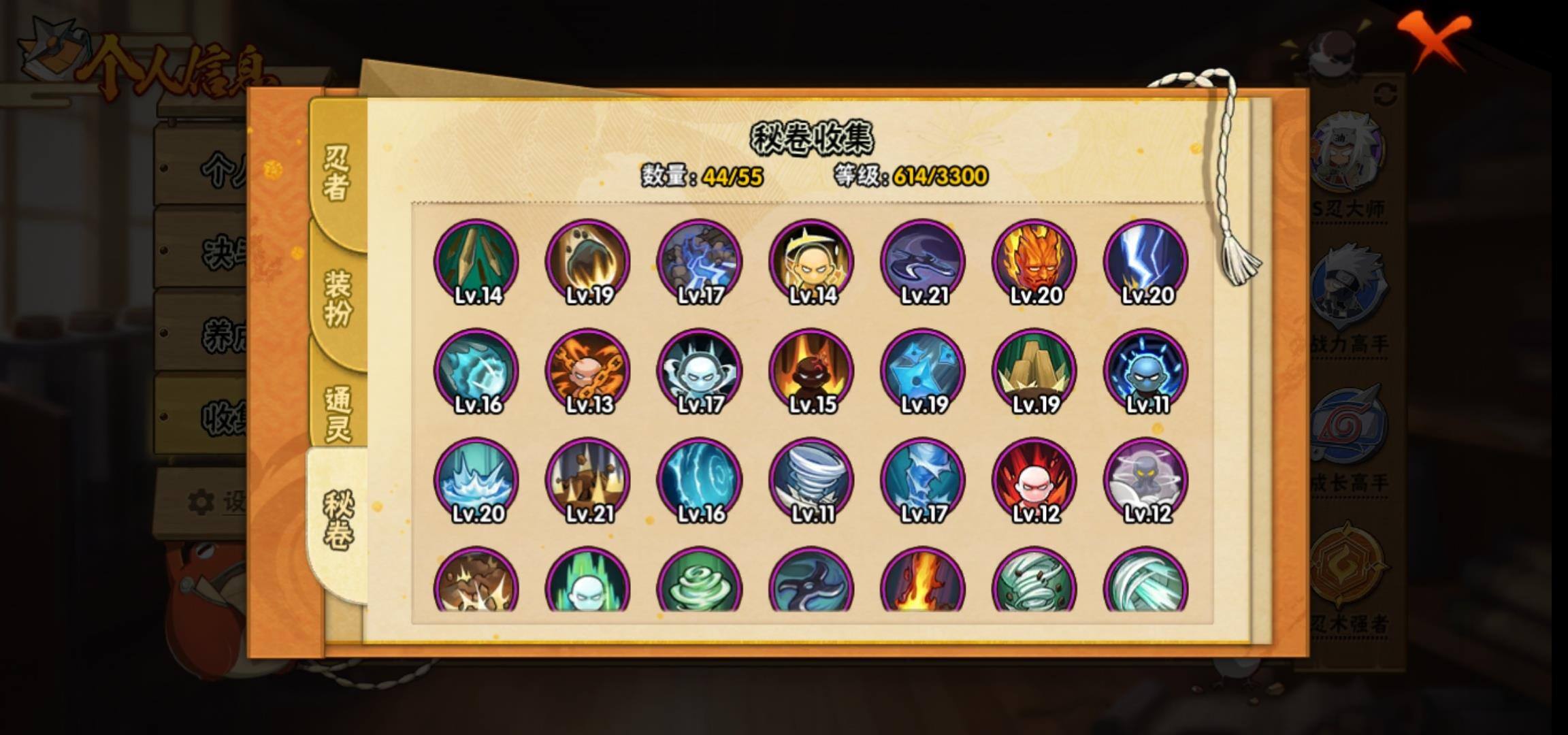This screenshot has width=1568, height=735.
Task: Choose the Lv.20 lightning bolt scroll
Action: pos(1146,261)
